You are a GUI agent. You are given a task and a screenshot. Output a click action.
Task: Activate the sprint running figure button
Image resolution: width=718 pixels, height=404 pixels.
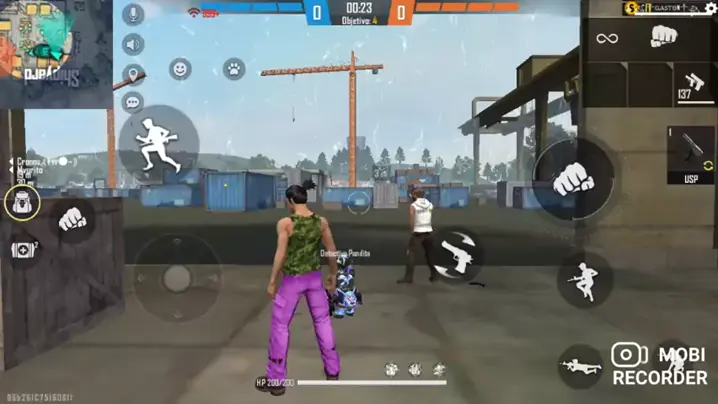pyautogui.click(x=158, y=142)
